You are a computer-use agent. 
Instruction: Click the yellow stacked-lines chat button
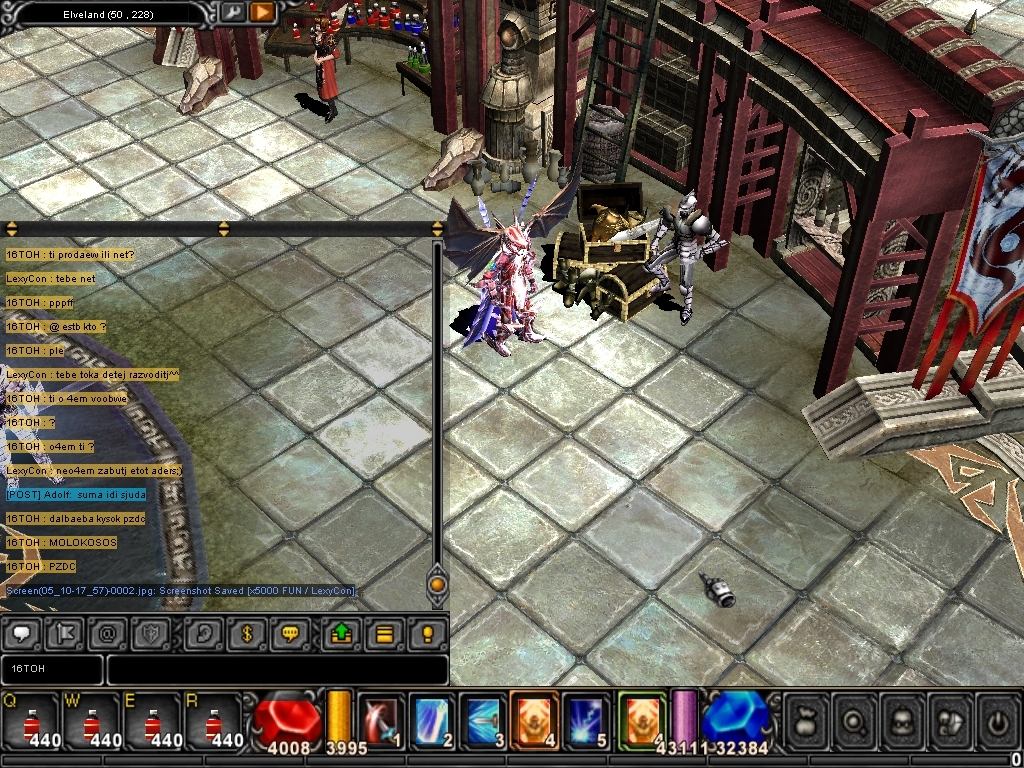pos(384,633)
